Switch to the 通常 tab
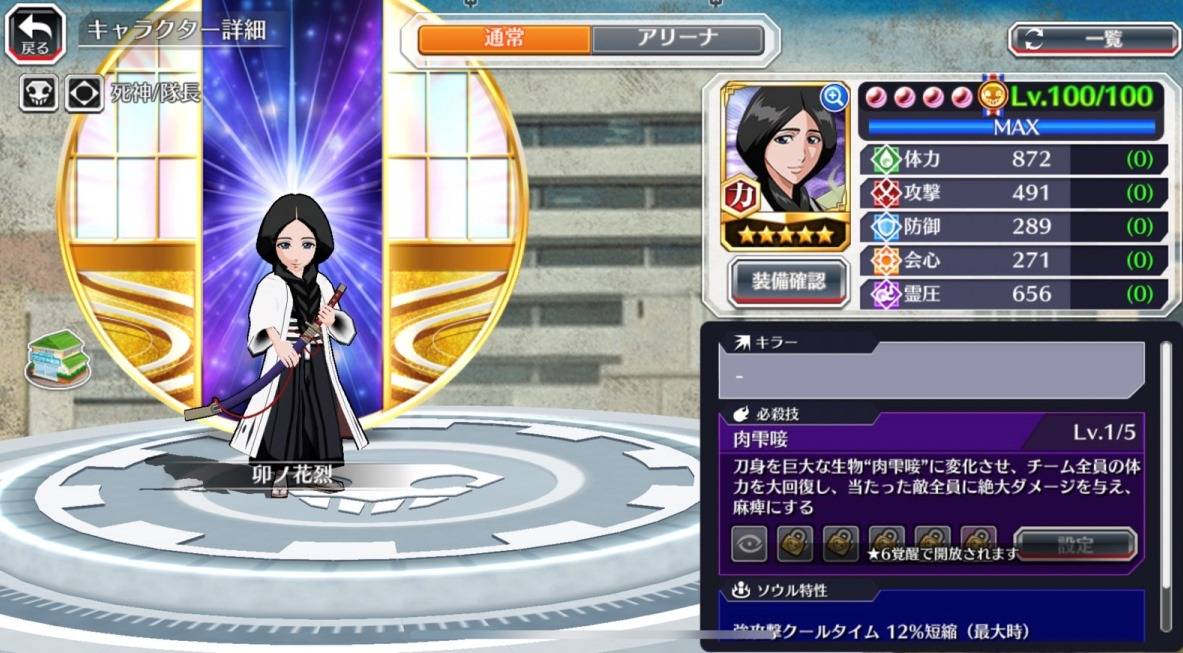This screenshot has height=653, width=1183. [x=505, y=39]
